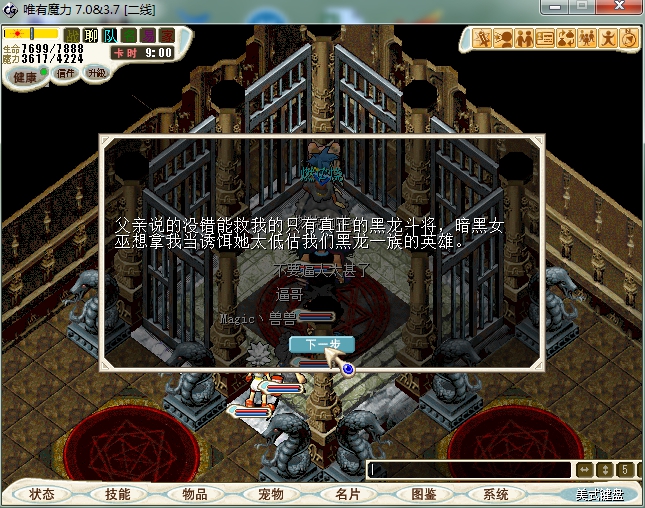Viewport: 645px width, 508px height.
Task: Click the 升级 level-up button
Action: (97, 73)
